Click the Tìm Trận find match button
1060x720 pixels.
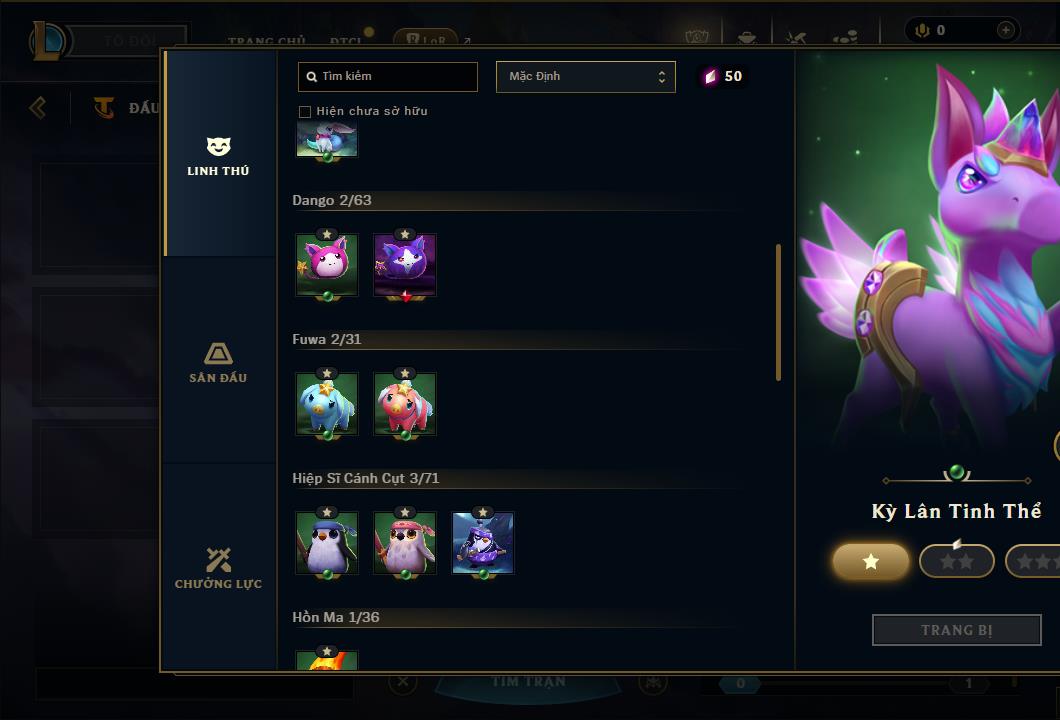click(529, 682)
